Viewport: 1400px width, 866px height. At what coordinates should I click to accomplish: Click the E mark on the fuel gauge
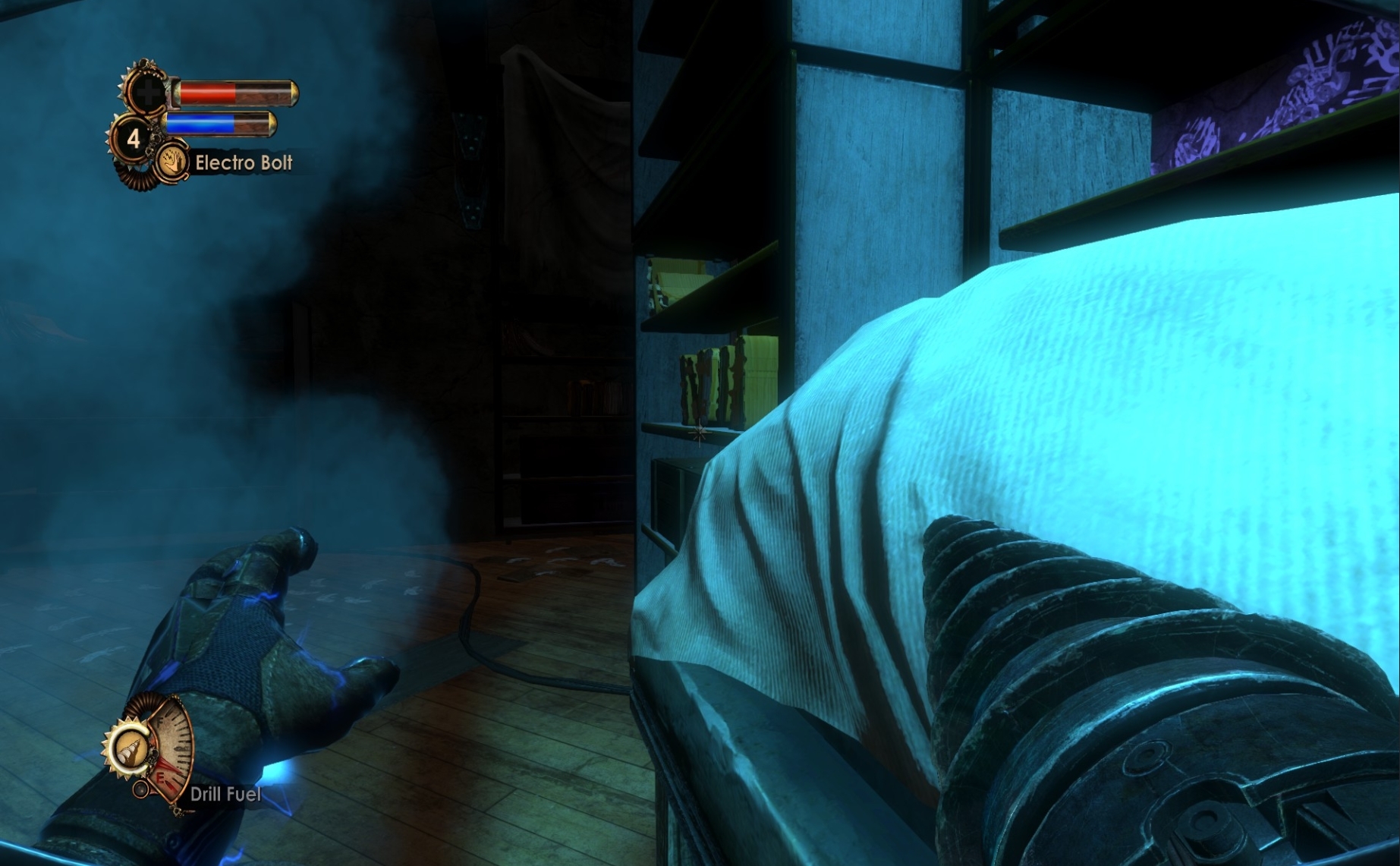click(x=160, y=778)
